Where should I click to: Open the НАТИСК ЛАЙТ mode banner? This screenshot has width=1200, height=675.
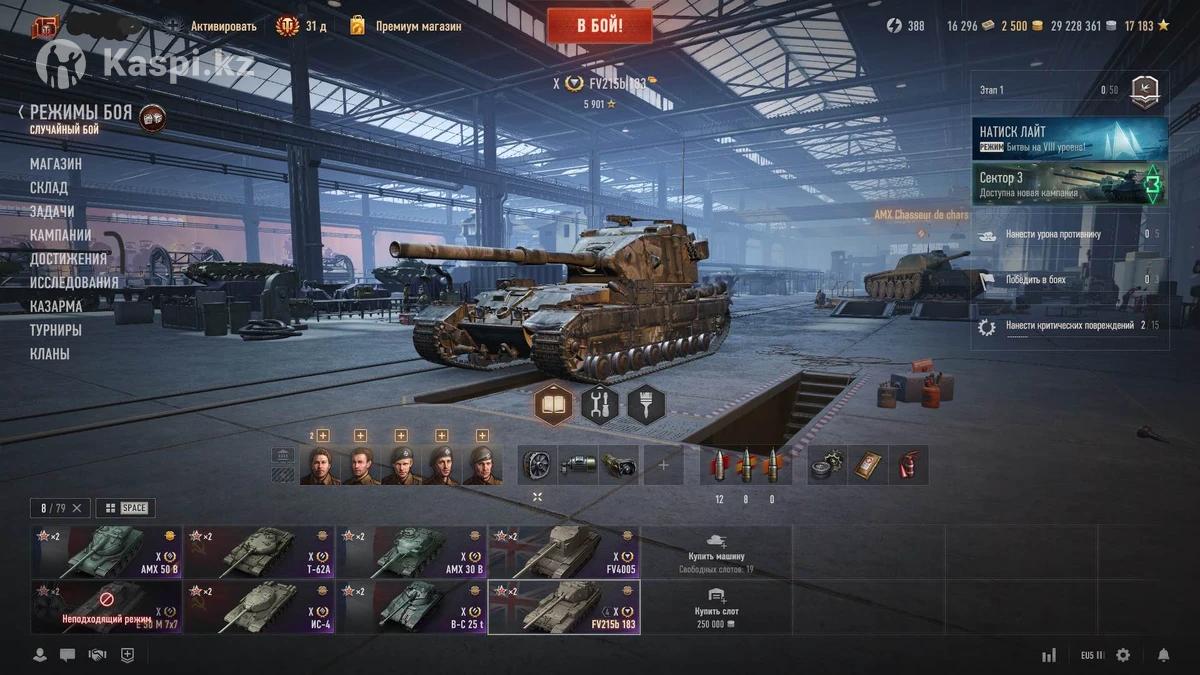(x=1069, y=138)
